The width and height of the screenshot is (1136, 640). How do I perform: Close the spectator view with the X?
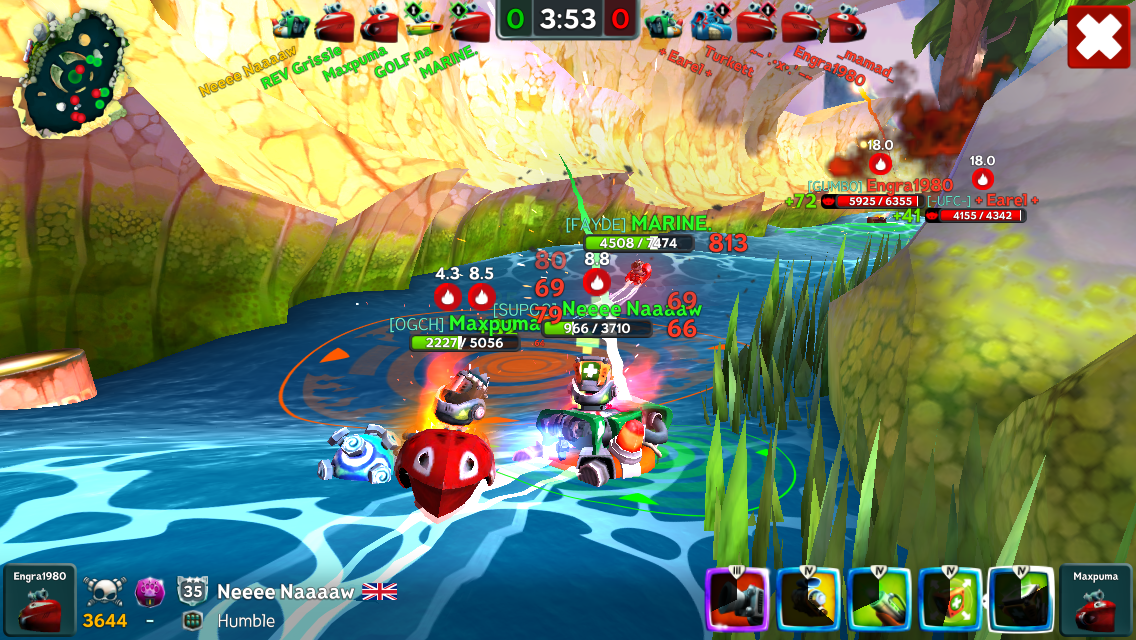click(x=1098, y=37)
